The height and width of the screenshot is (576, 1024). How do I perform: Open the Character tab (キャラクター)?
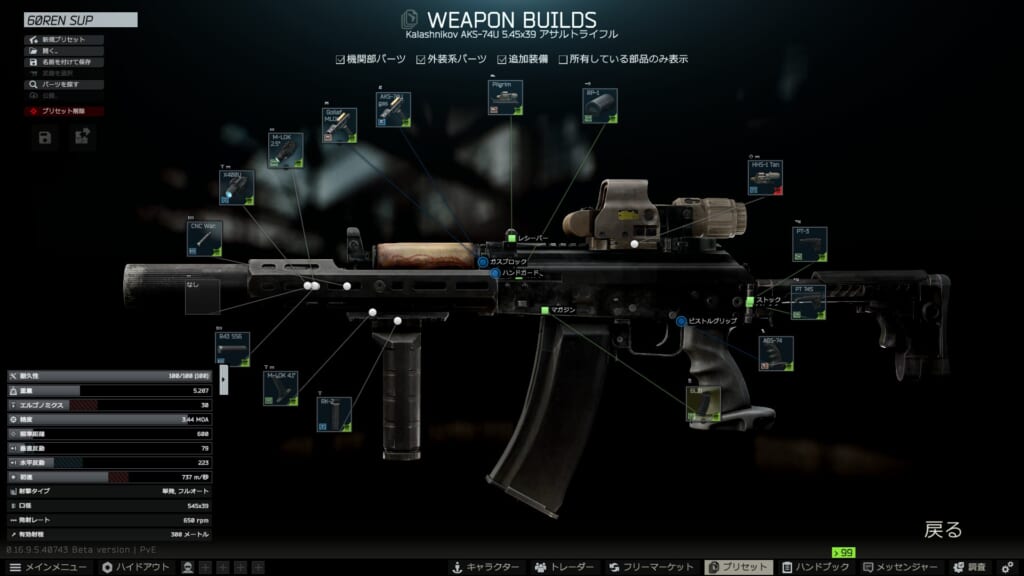tap(485, 567)
